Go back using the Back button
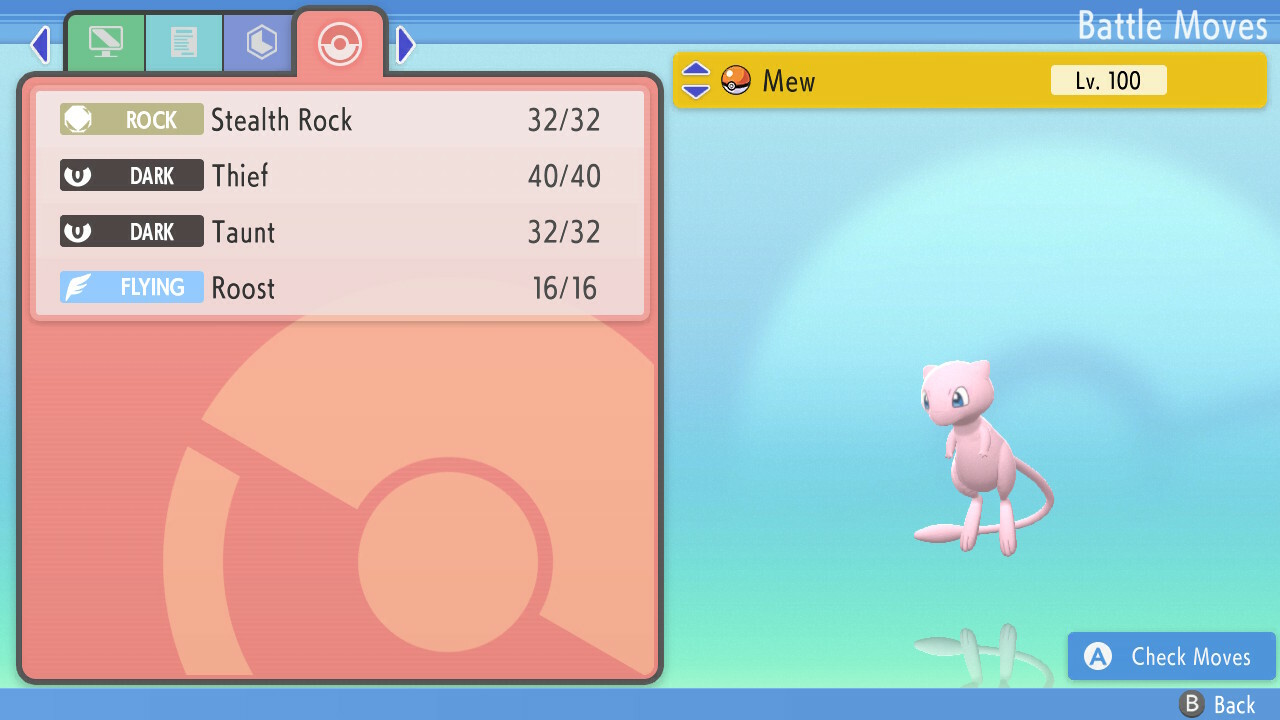 pyautogui.click(x=1218, y=705)
